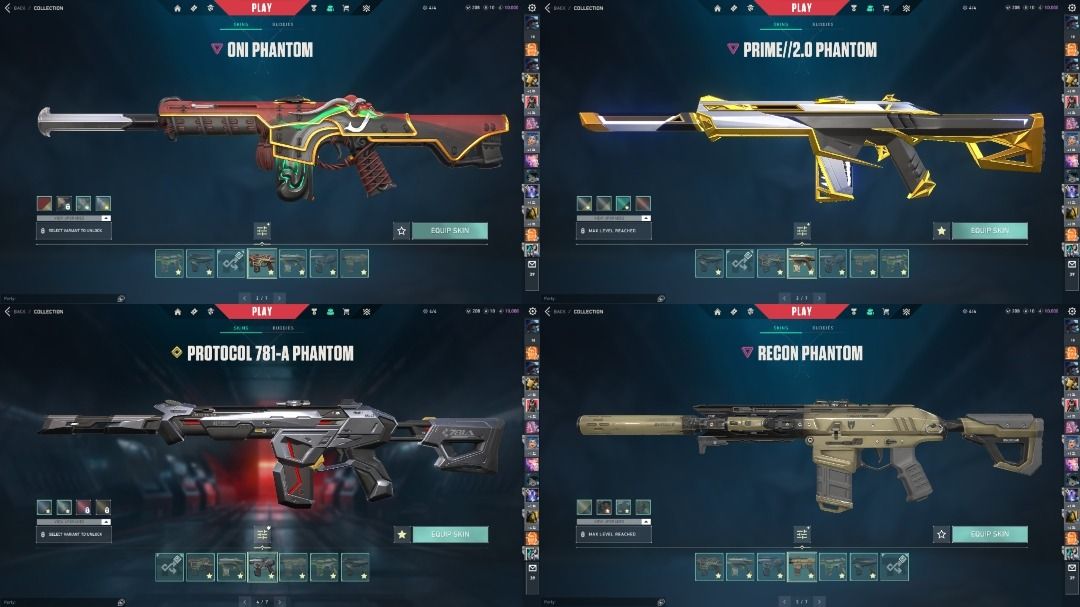
Task: Equip the Oni Phantom skin
Action: tap(449, 230)
